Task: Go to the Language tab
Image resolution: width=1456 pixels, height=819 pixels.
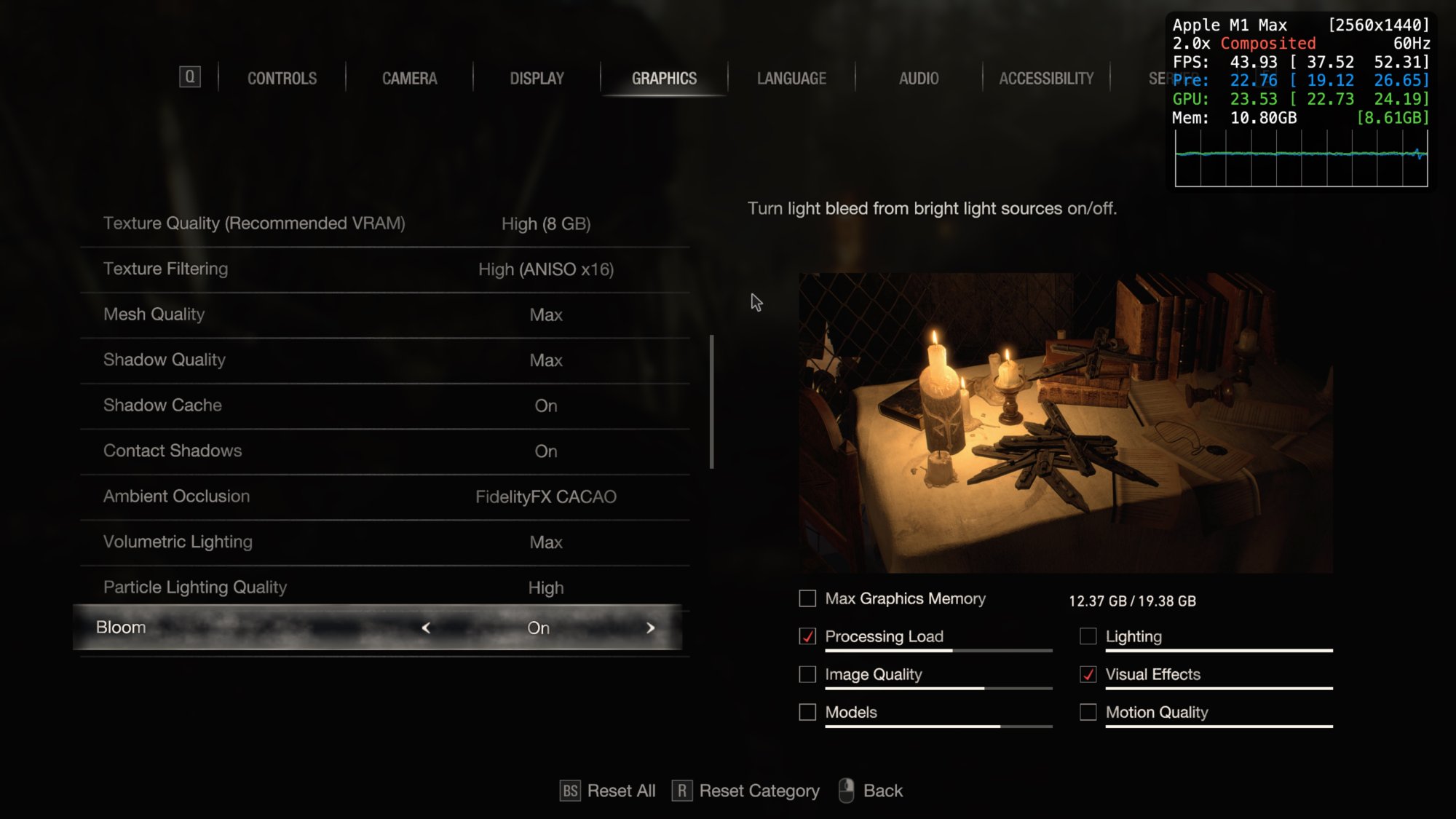Action: (791, 78)
